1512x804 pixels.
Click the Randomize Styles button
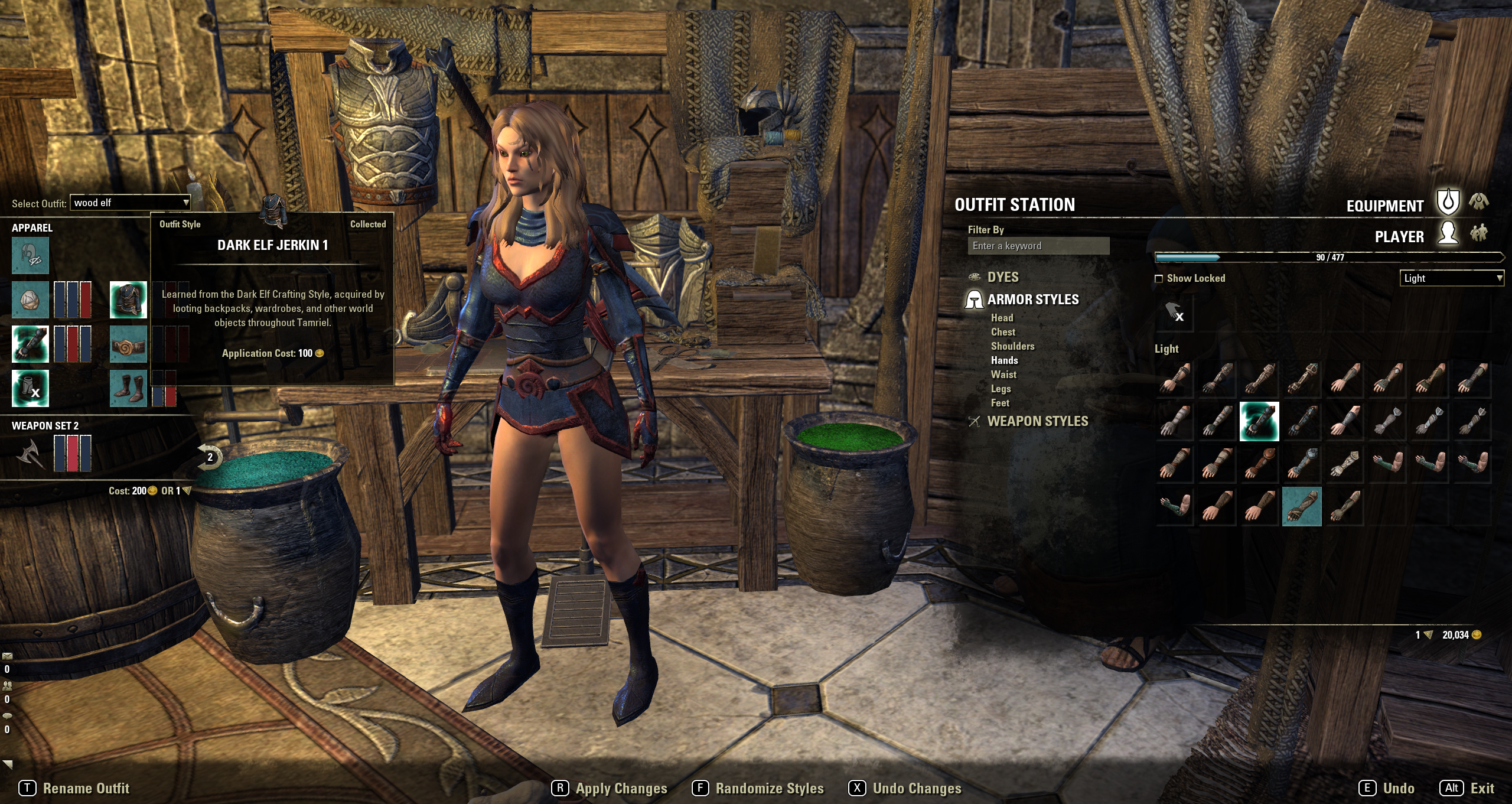pos(769,789)
